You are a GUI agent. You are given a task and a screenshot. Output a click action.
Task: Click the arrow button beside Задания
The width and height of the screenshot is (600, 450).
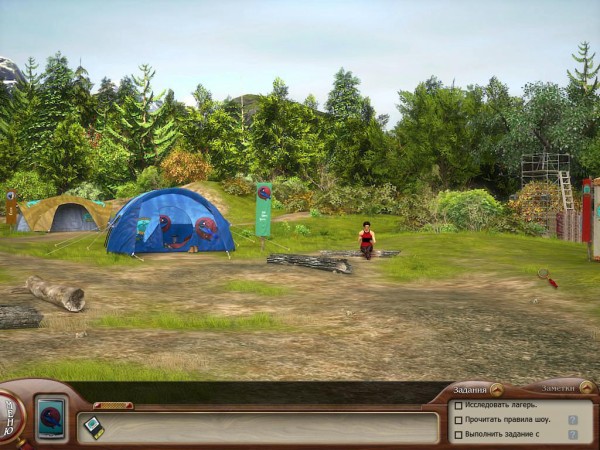(496, 389)
